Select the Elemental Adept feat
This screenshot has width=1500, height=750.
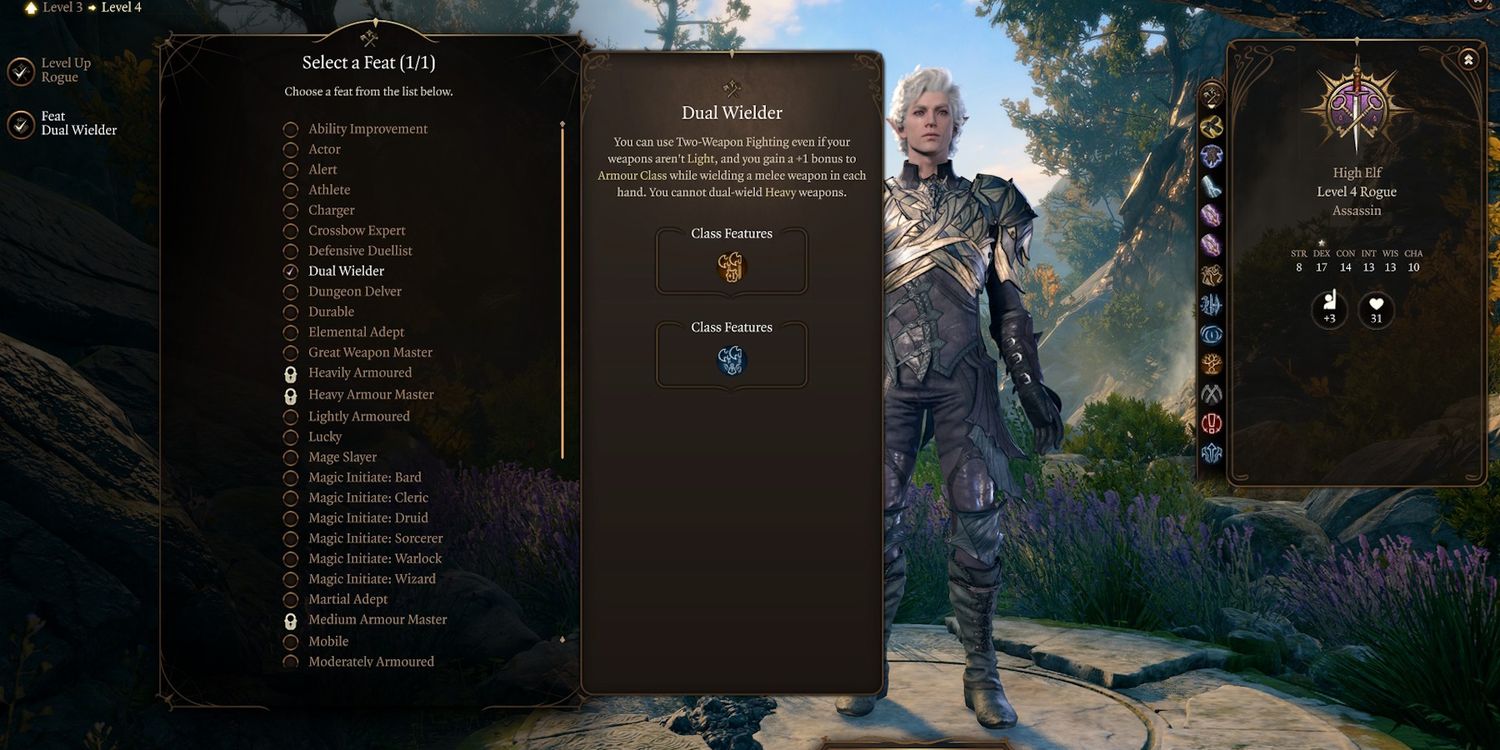pos(356,332)
